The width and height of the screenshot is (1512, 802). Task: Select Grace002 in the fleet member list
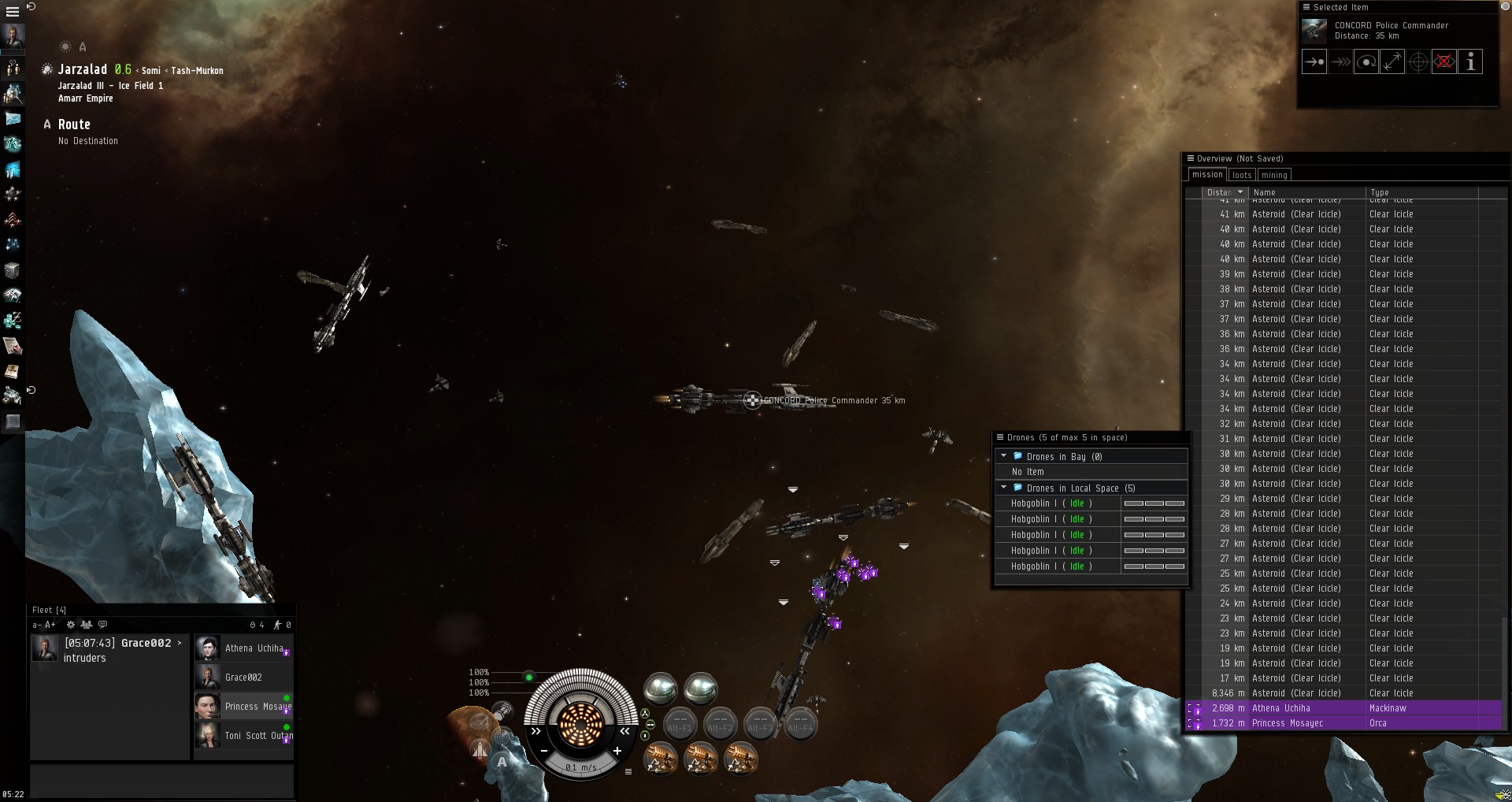coord(243,678)
